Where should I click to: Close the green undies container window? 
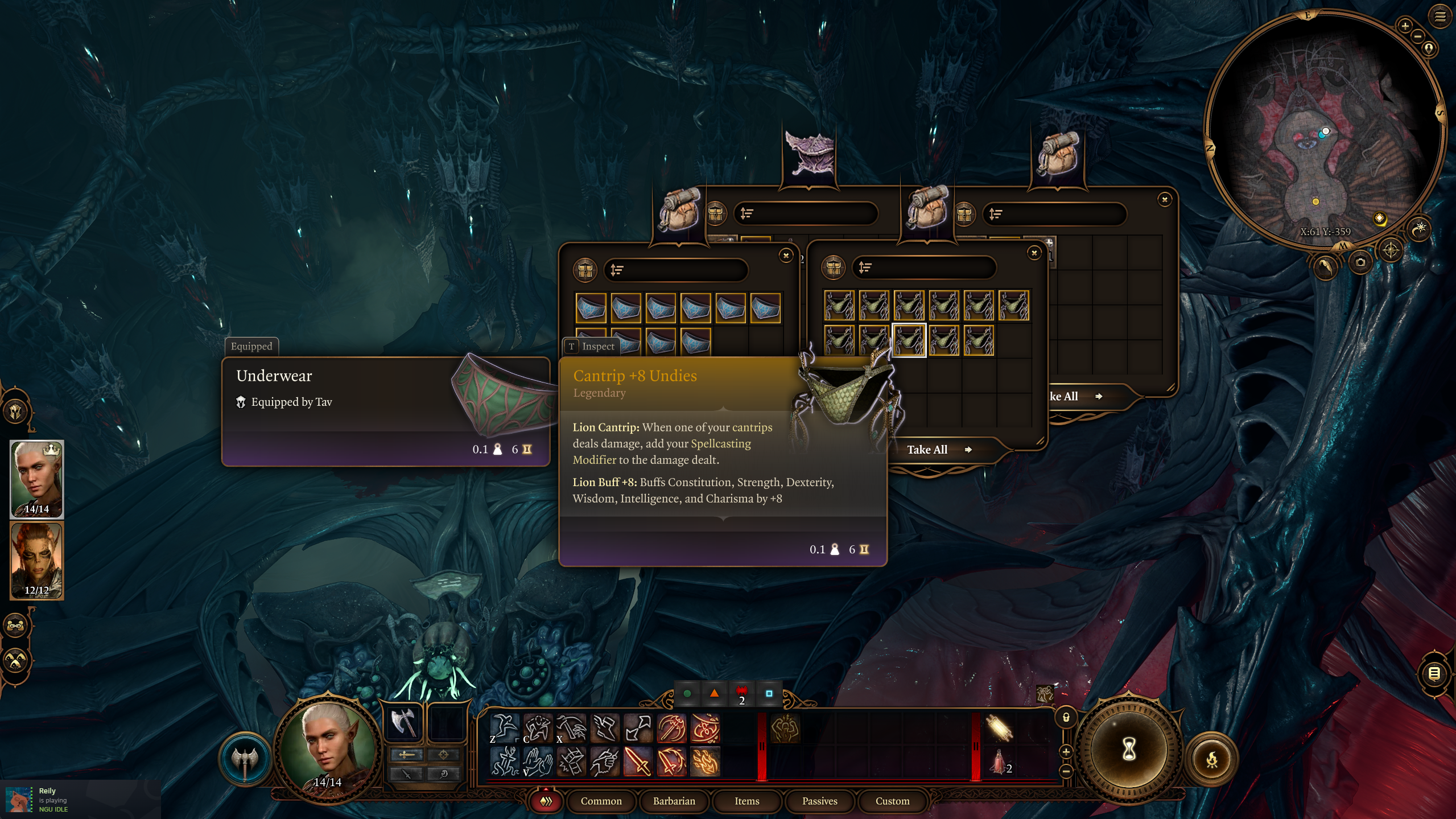1034,253
